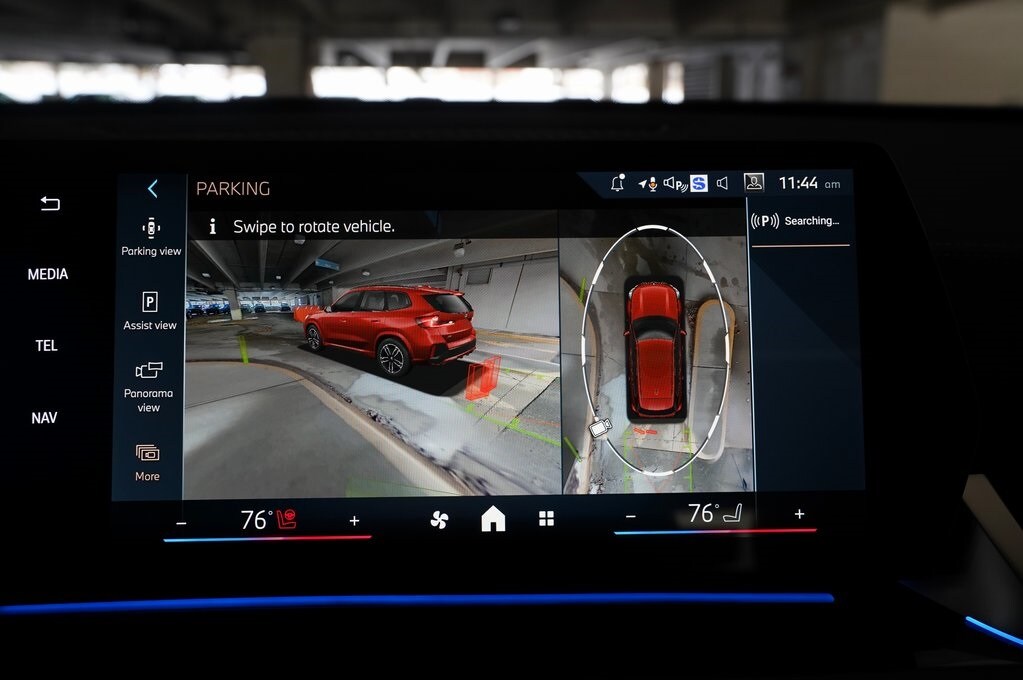Raise temperature beside the red seat icon
The width and height of the screenshot is (1023, 680).
[354, 520]
